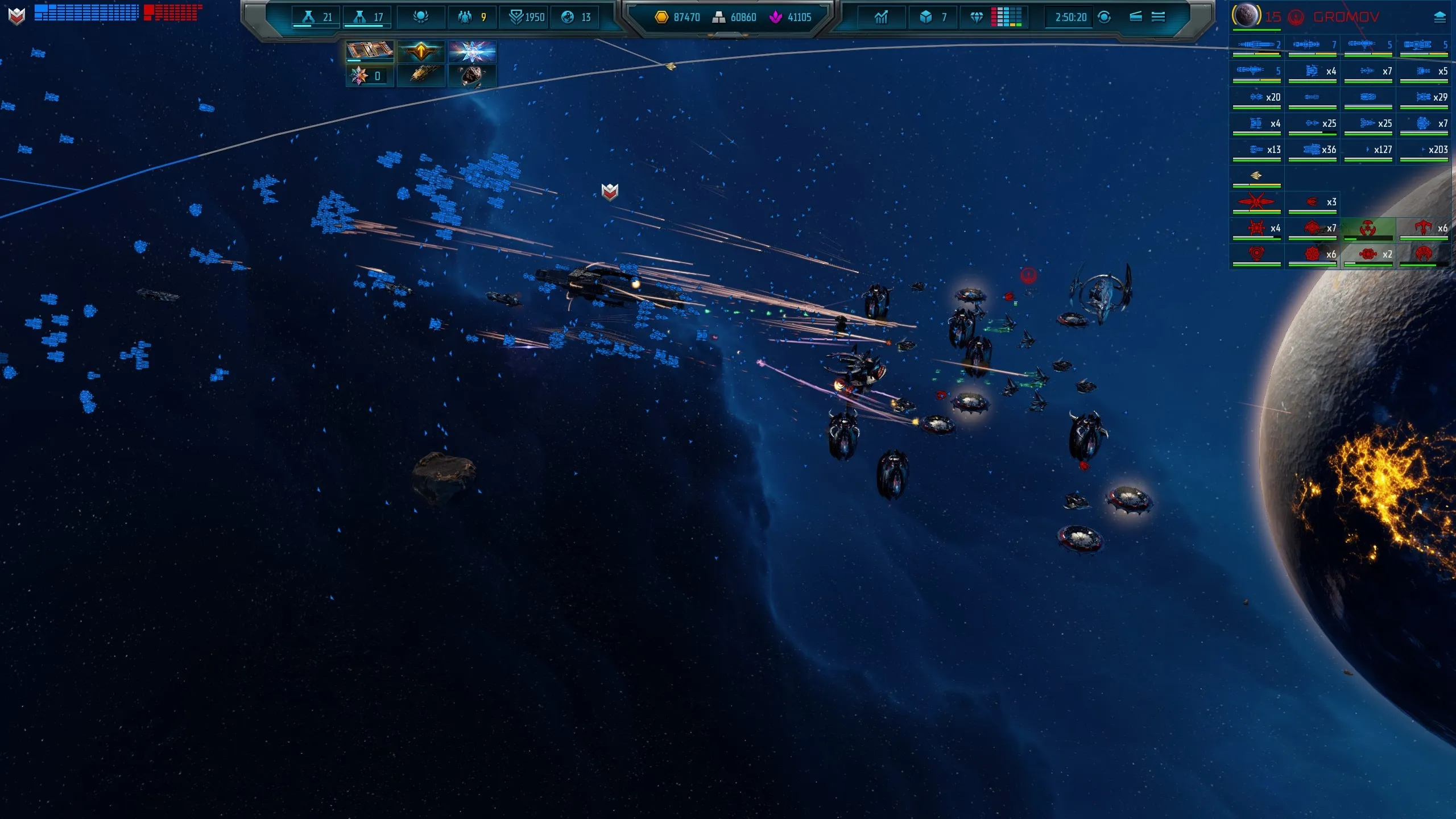Open the cube icon showing 7

(x=933, y=17)
